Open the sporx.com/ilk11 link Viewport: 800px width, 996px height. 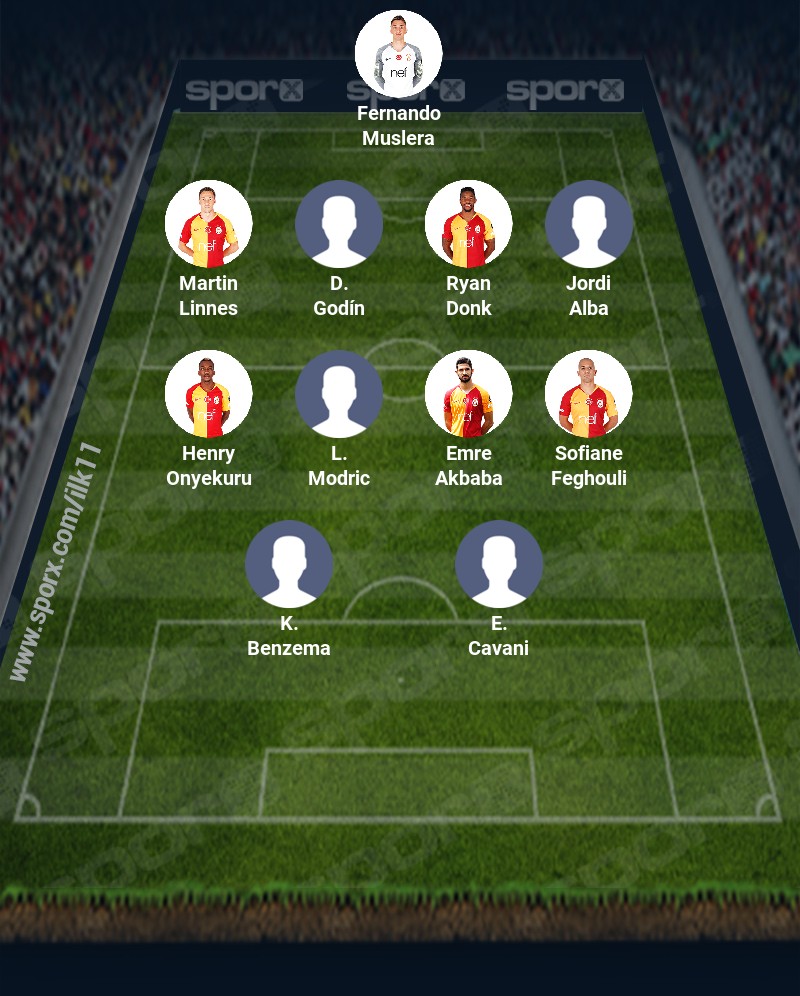pyautogui.click(x=57, y=562)
